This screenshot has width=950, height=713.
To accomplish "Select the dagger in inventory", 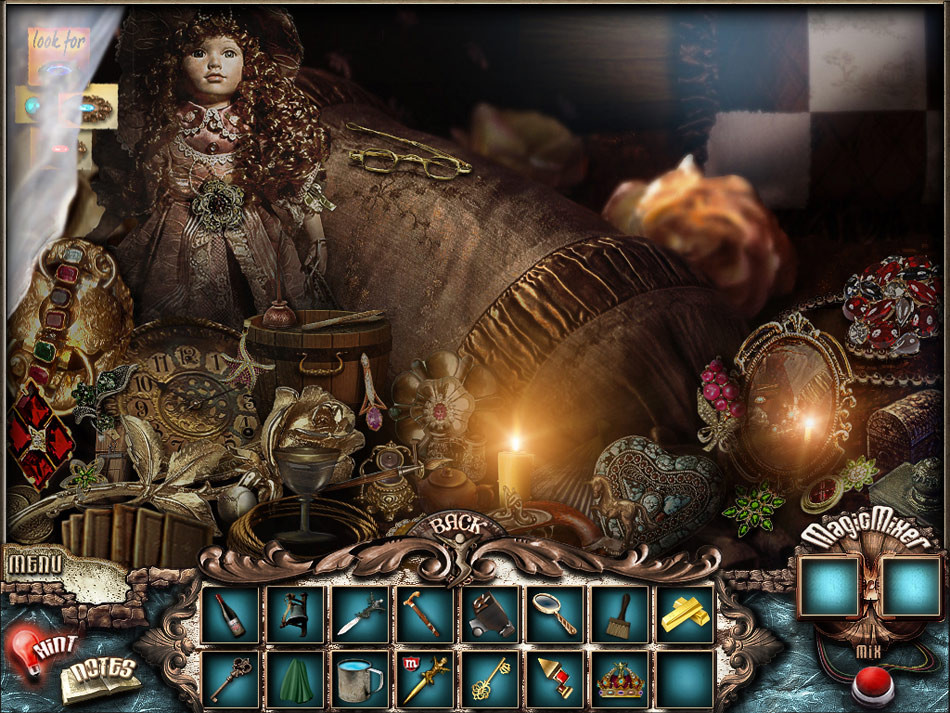I will (360, 614).
